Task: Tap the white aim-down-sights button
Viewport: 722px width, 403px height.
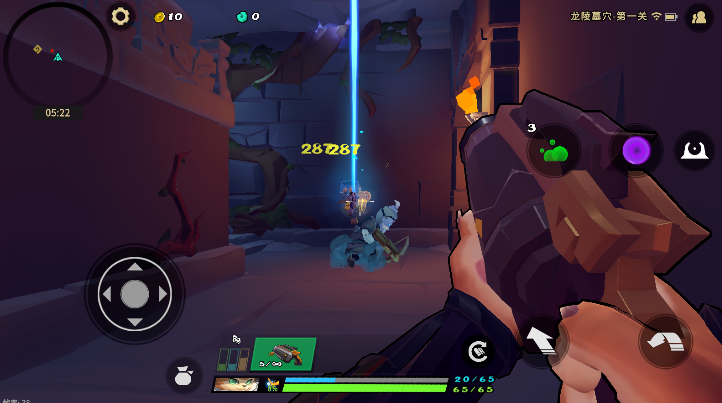Action: click(694, 150)
